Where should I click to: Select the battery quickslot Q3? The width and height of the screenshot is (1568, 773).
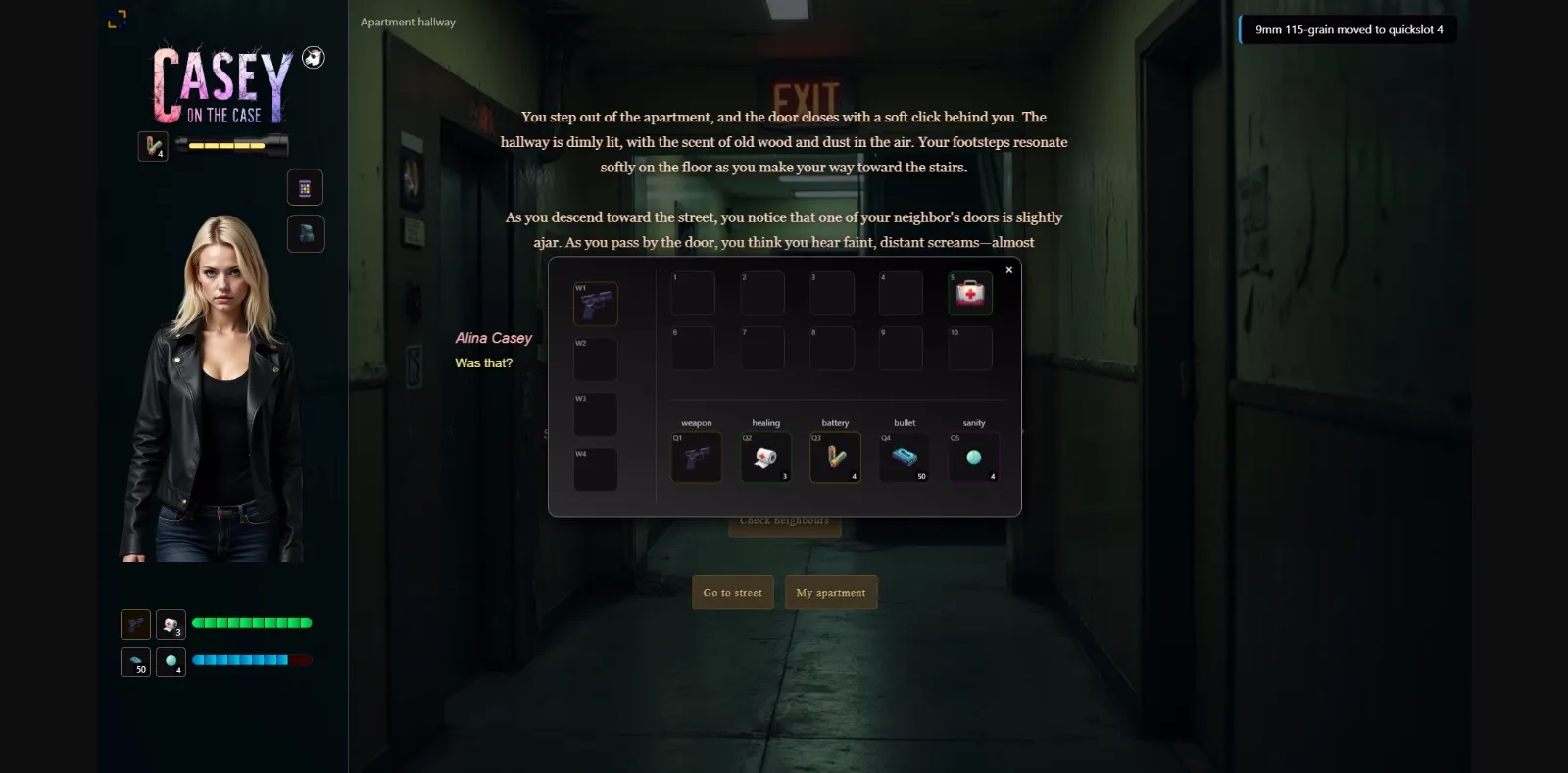(834, 457)
